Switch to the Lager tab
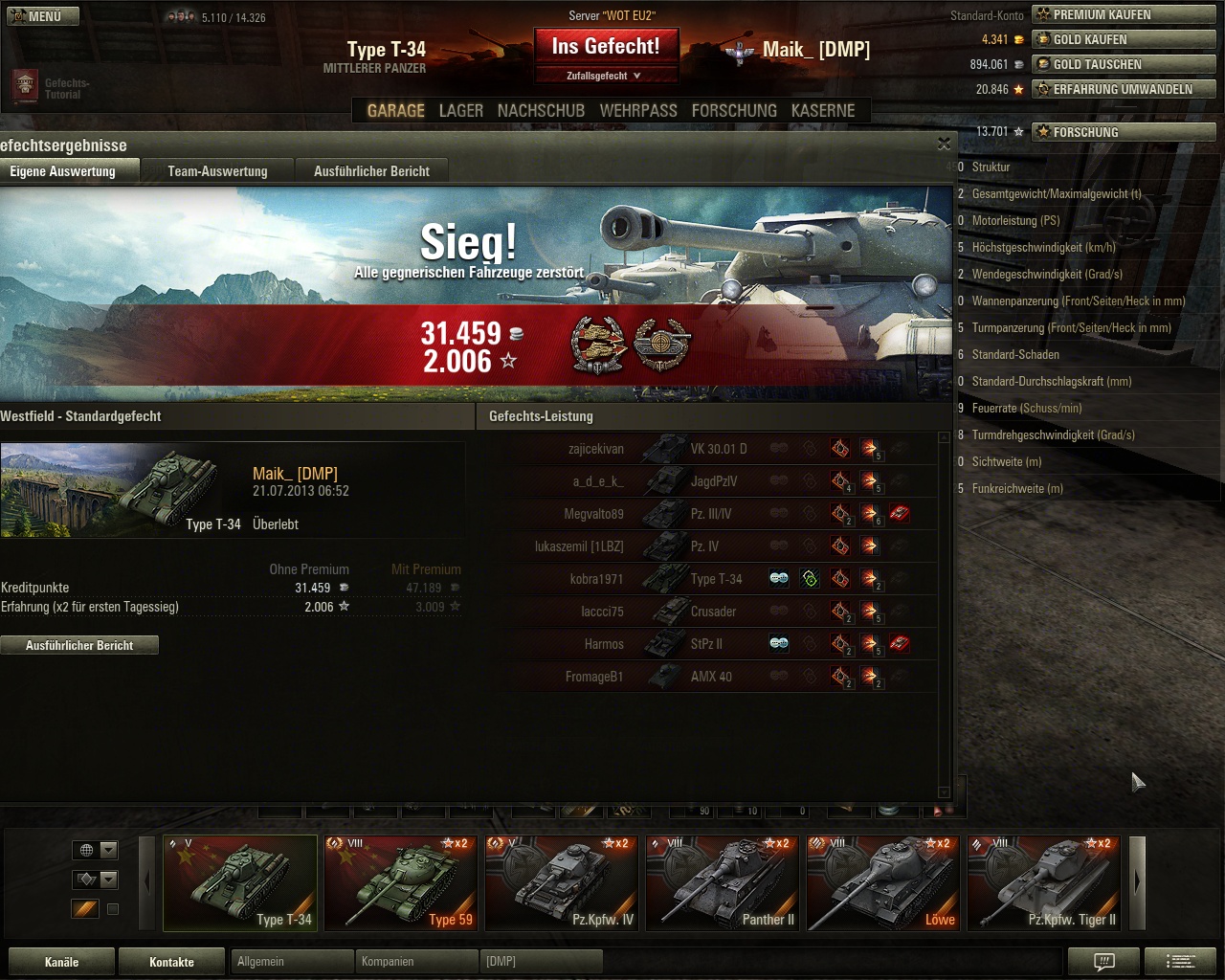Viewport: 1225px width, 980px height. coord(460,111)
